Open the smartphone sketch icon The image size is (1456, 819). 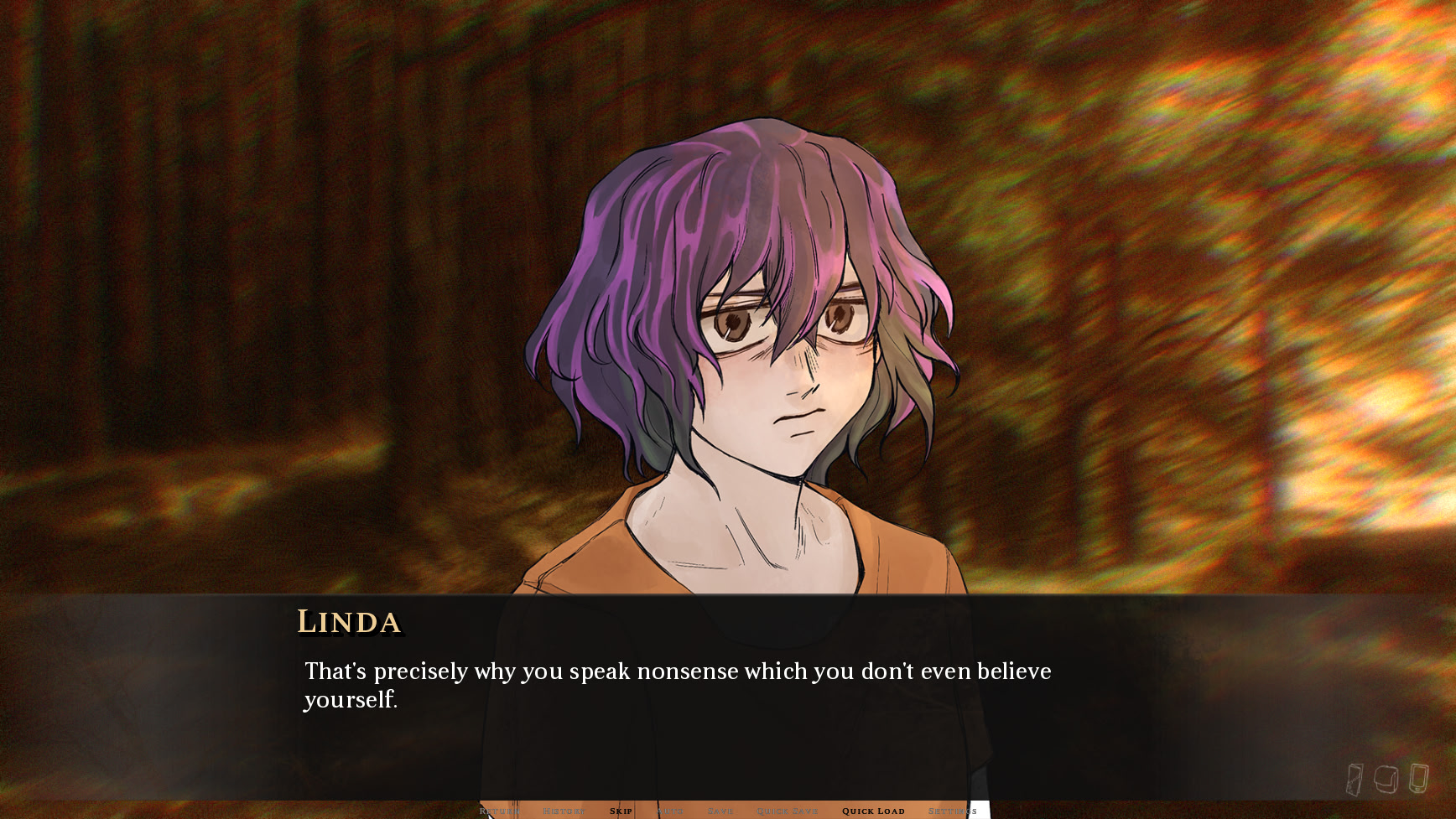point(1418,778)
